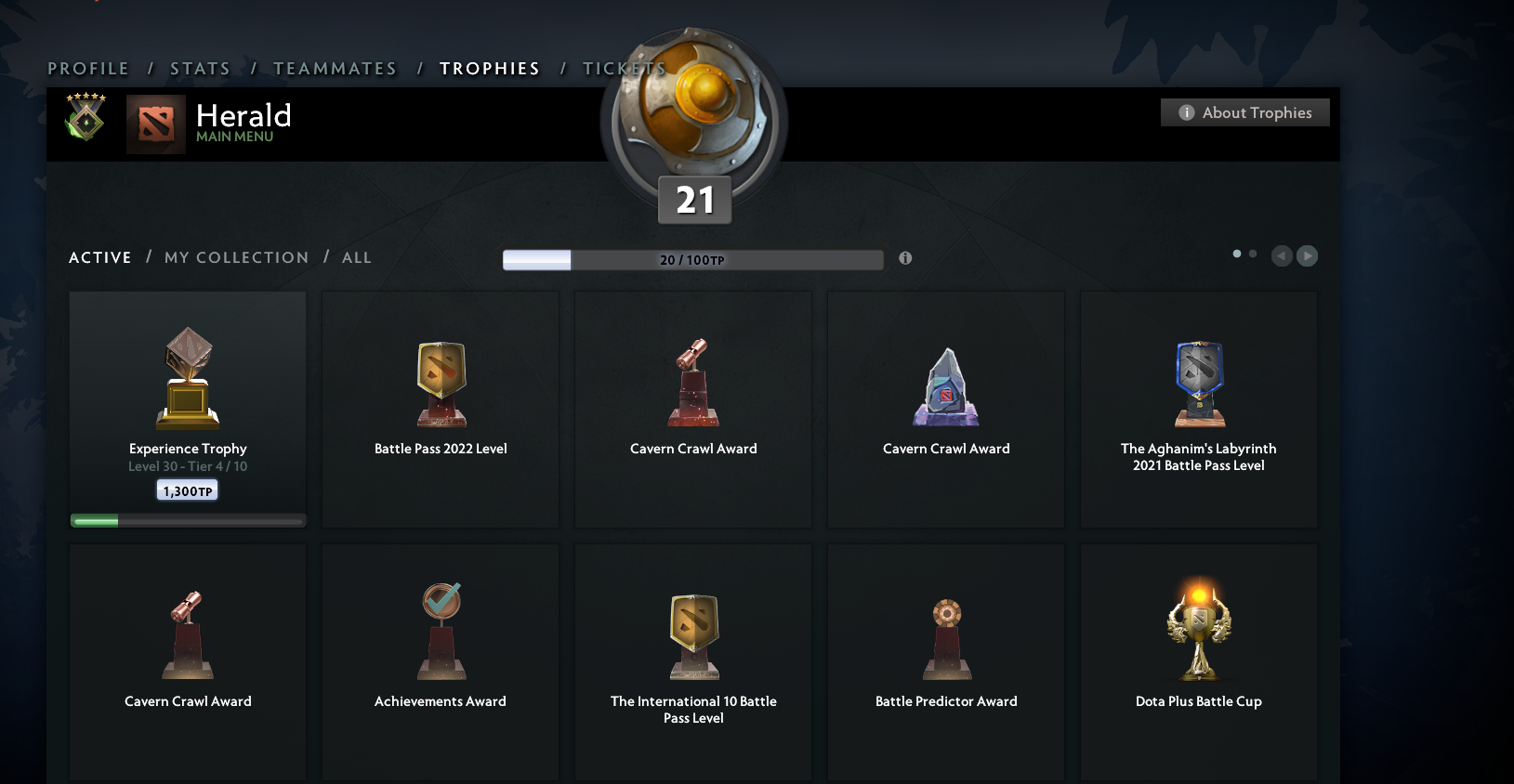Image resolution: width=1514 pixels, height=784 pixels.
Task: Select the Dota Plus Battle Cup trophy
Action: (x=1198, y=632)
